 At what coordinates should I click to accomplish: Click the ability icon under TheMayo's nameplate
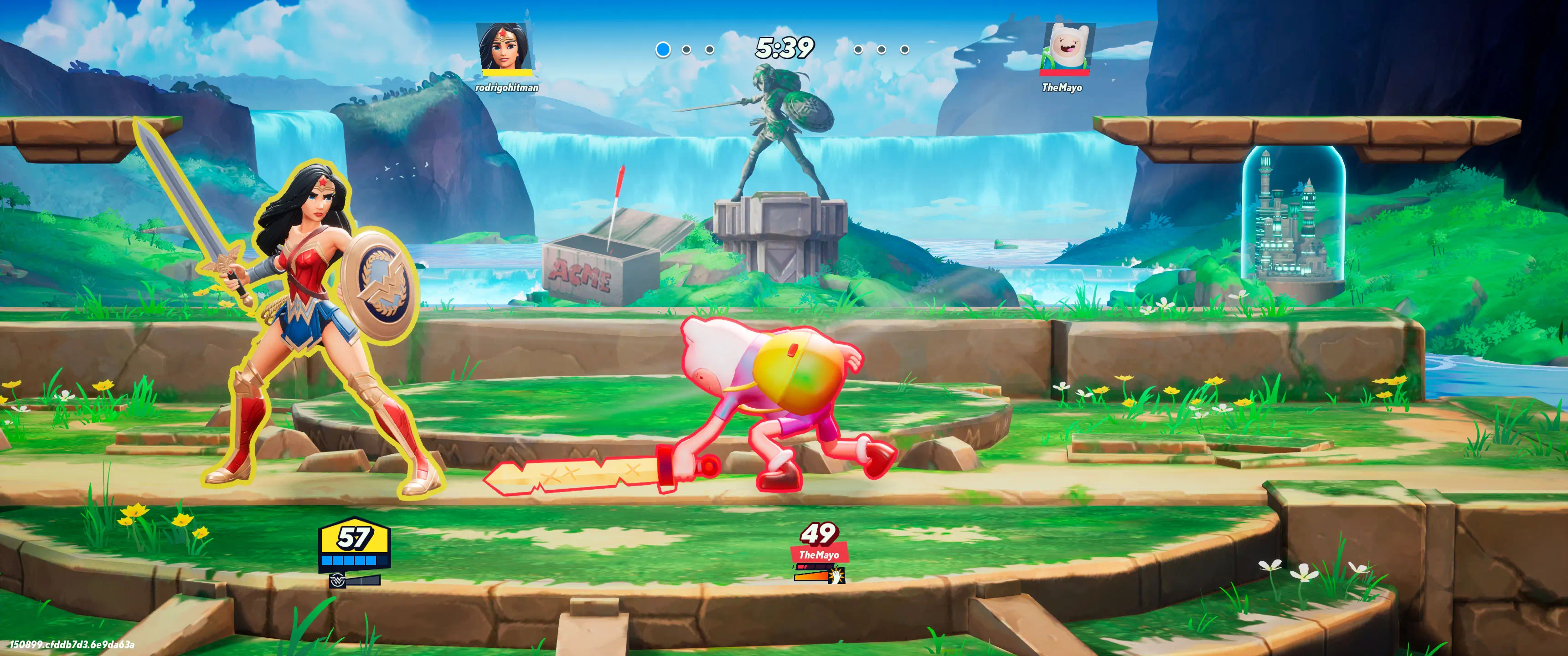(838, 575)
